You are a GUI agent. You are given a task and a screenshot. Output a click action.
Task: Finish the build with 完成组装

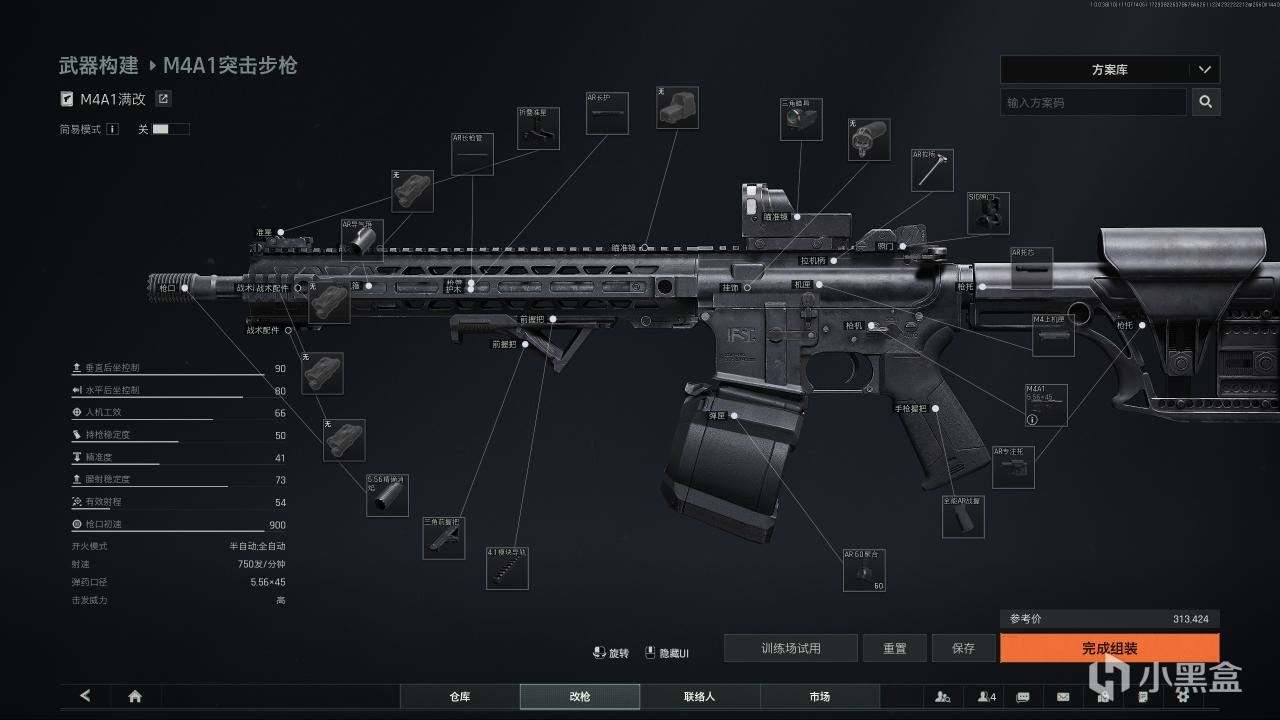(1109, 648)
